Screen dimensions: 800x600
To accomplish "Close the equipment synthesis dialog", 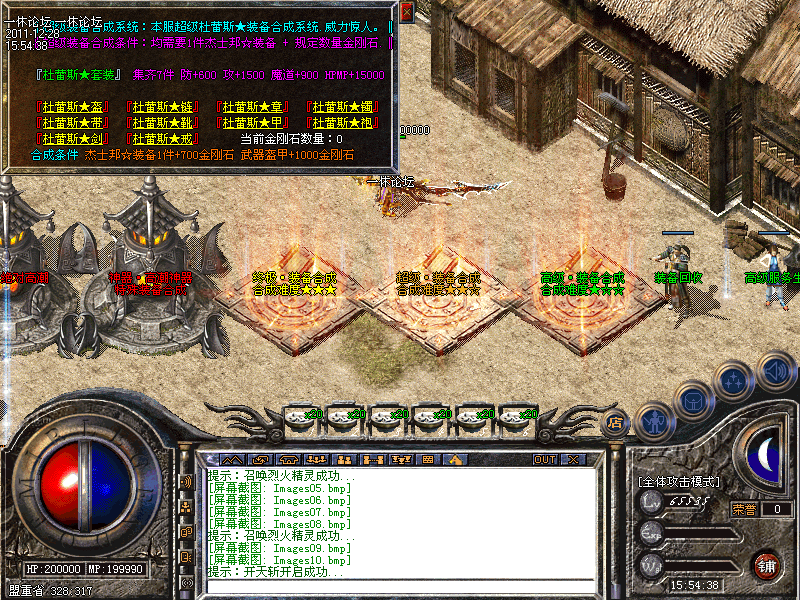I will coord(406,13).
